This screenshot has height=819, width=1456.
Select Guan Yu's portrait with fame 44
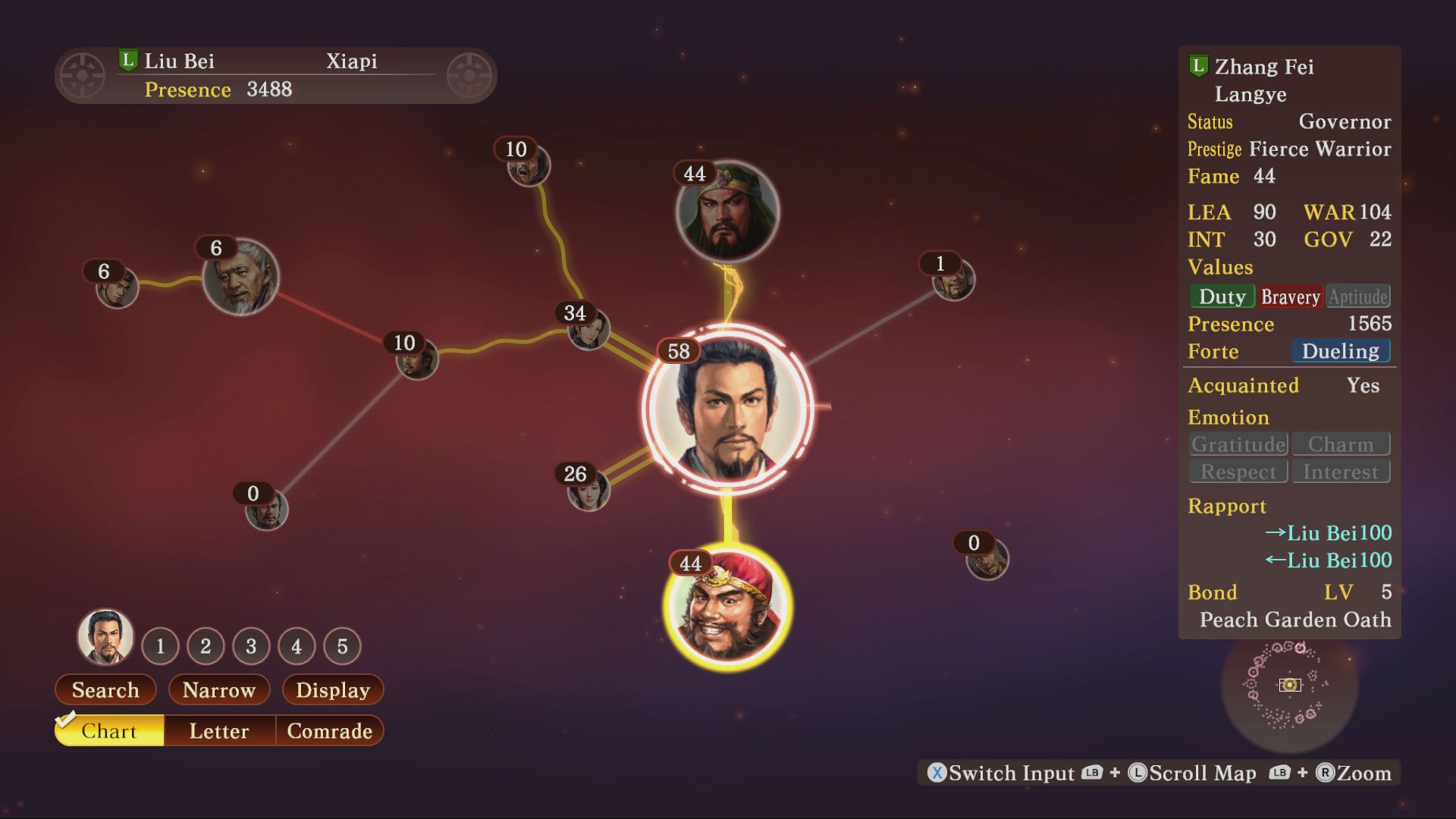(726, 214)
